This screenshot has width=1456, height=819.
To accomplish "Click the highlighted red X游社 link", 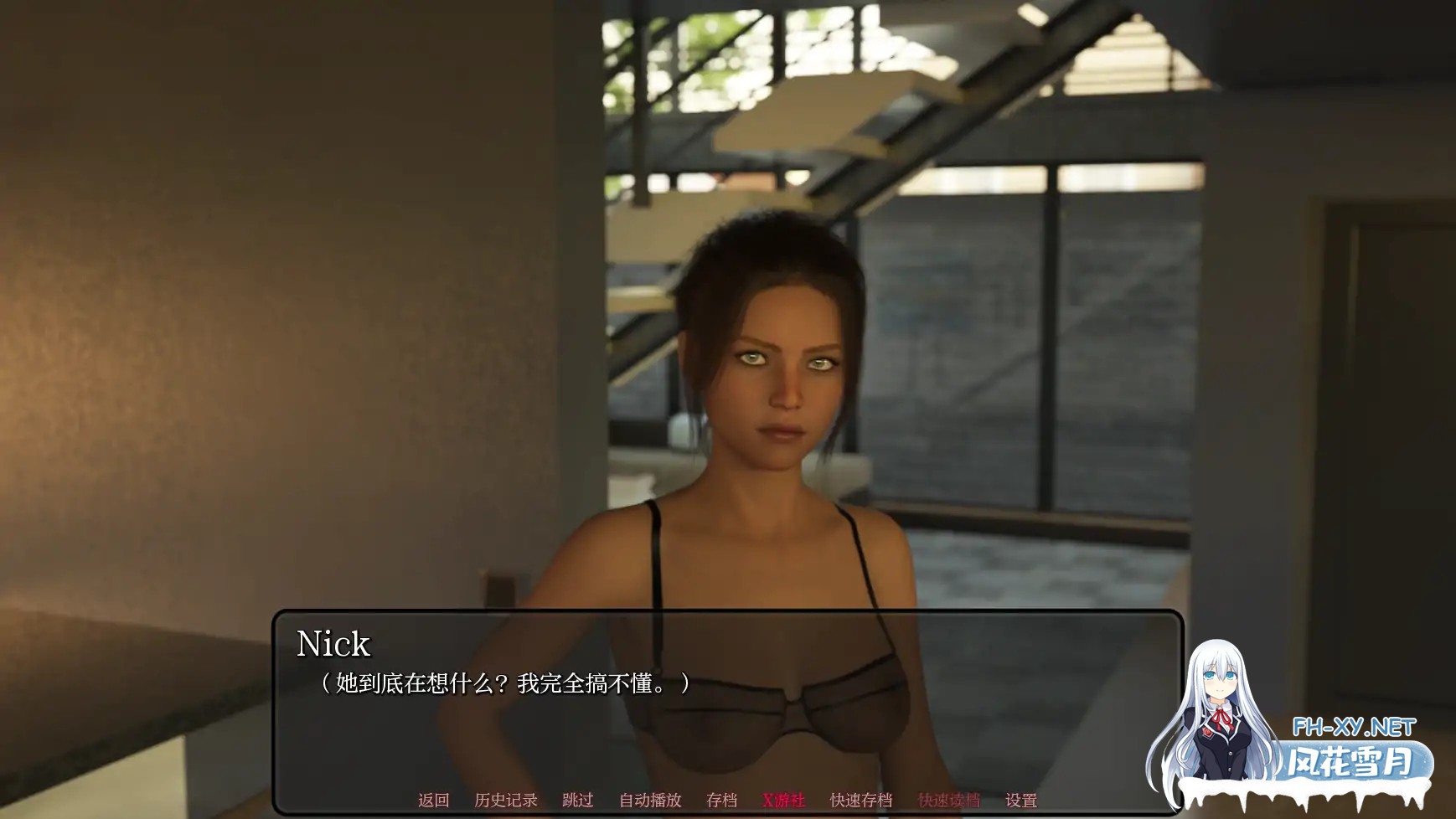I will click(x=784, y=800).
